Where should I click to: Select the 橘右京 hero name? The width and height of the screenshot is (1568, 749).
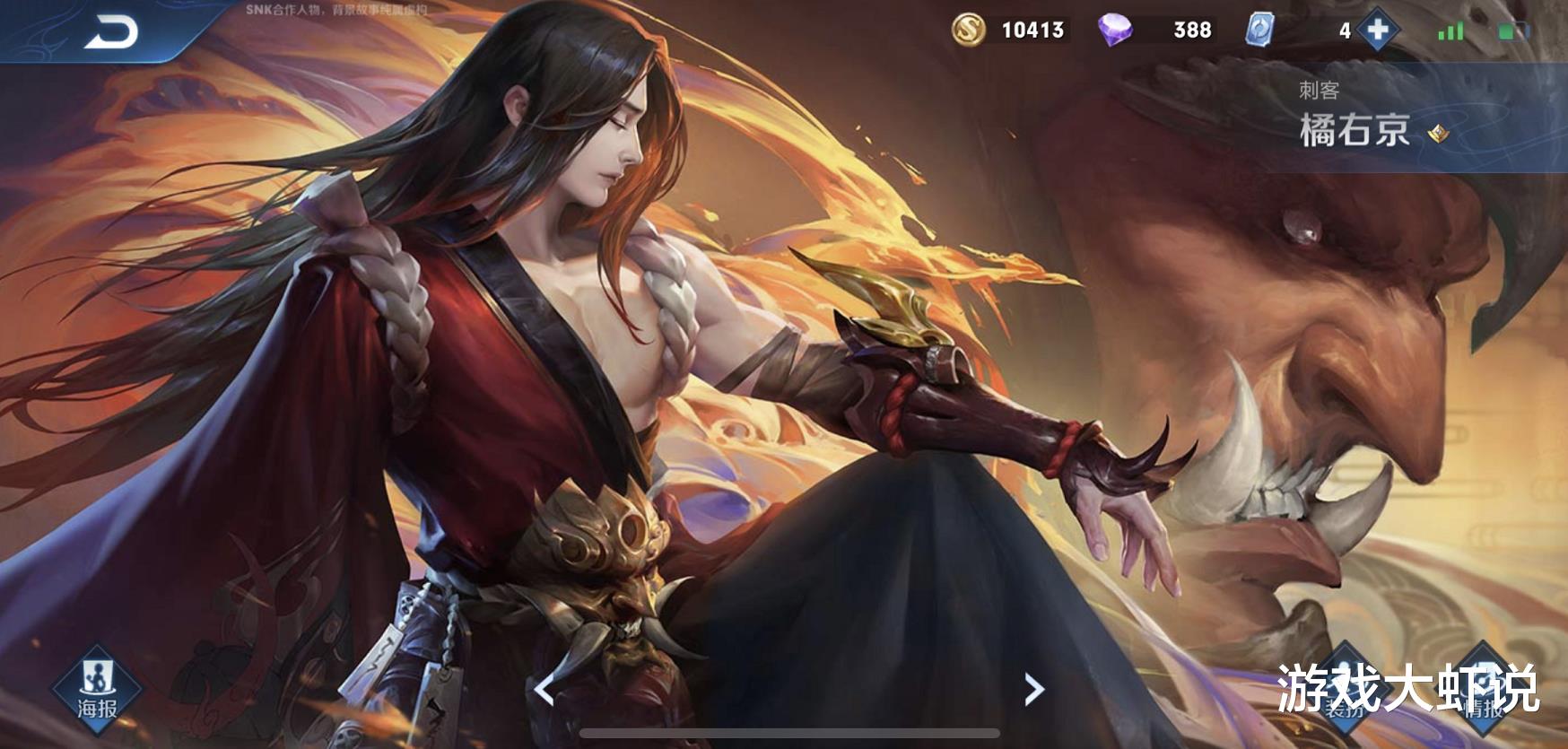pos(1355,132)
